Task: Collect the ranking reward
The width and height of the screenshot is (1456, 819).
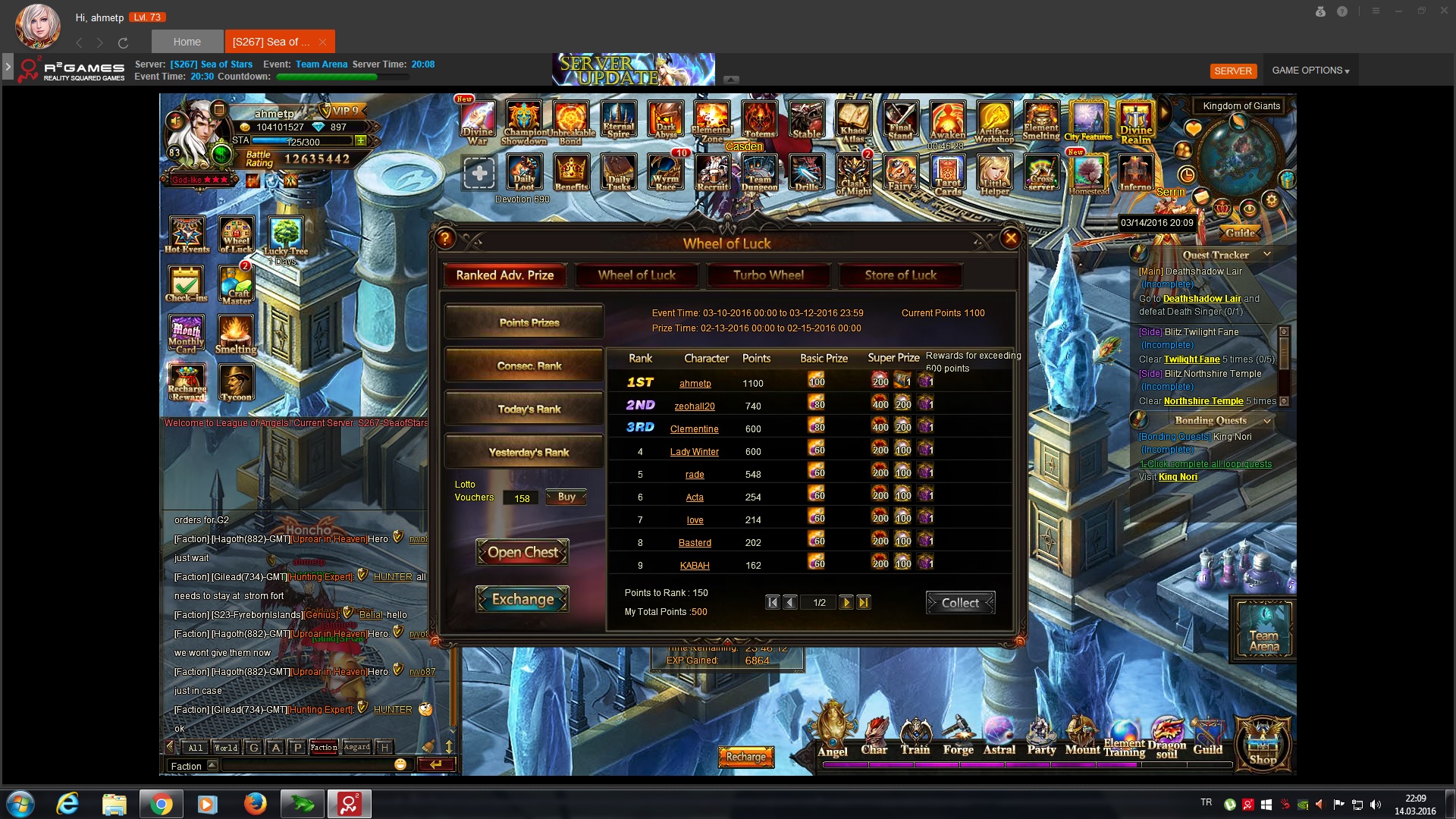Action: coord(960,603)
